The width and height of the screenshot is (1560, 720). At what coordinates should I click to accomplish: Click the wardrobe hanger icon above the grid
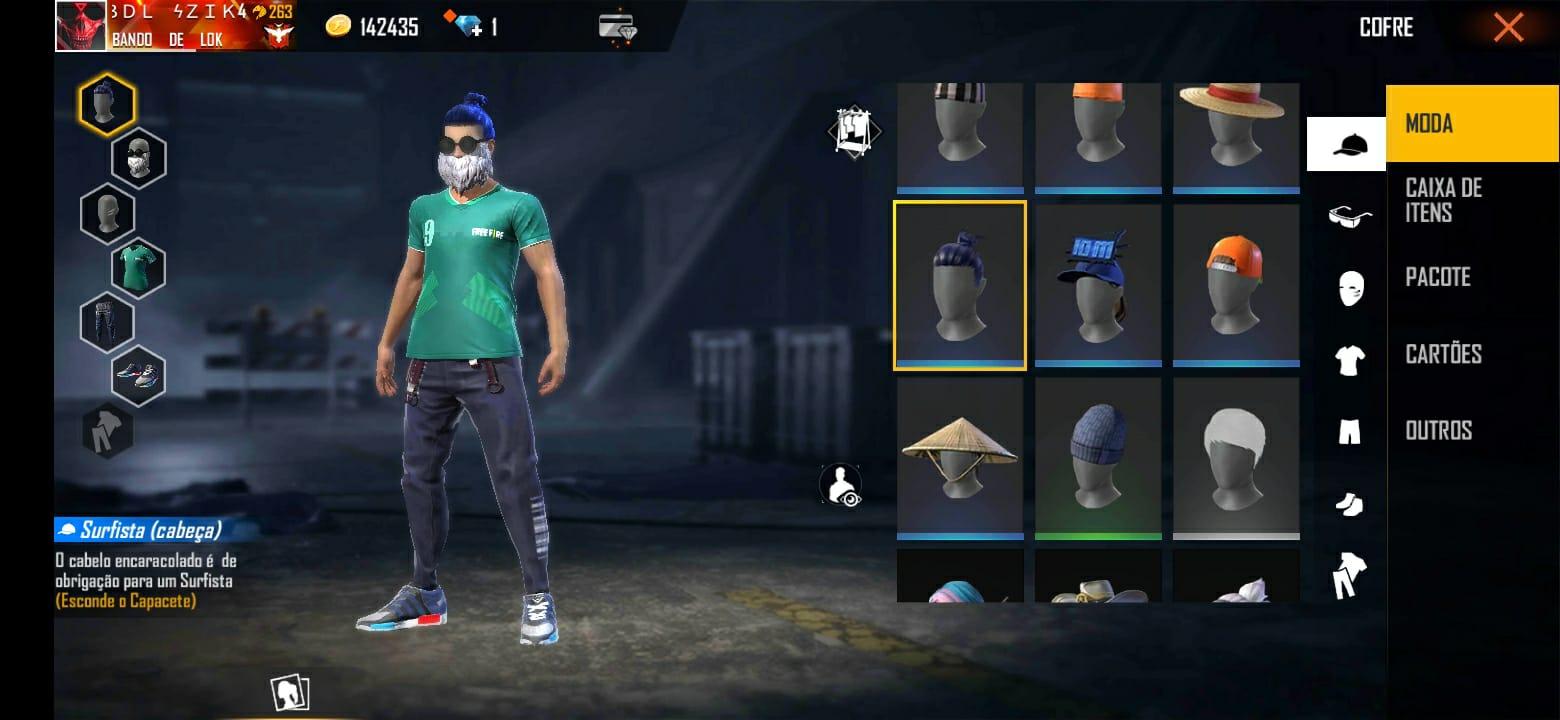click(x=853, y=130)
